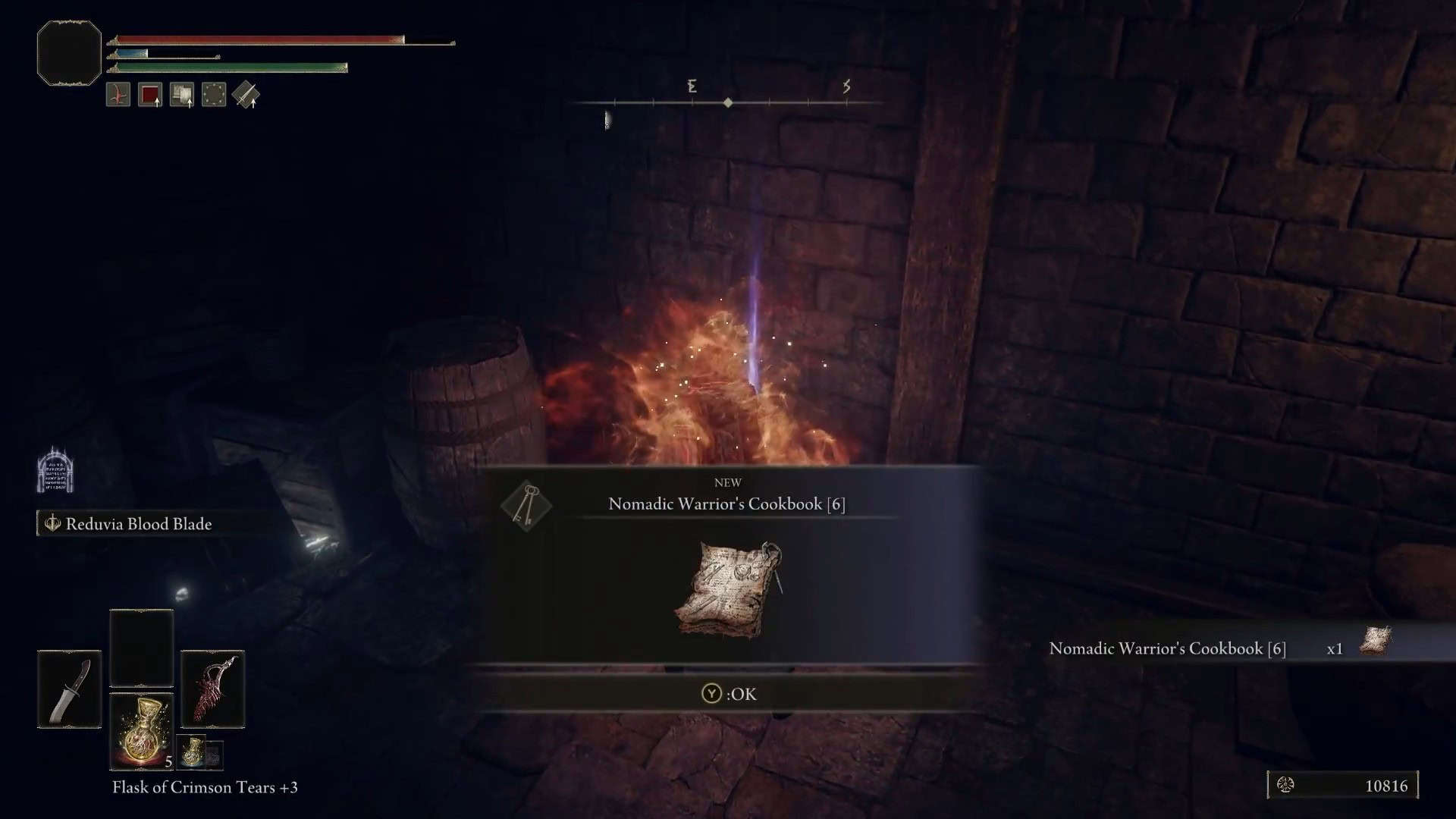Confirm the item popup with OK
Image resolution: width=1456 pixels, height=819 pixels.
point(729,694)
